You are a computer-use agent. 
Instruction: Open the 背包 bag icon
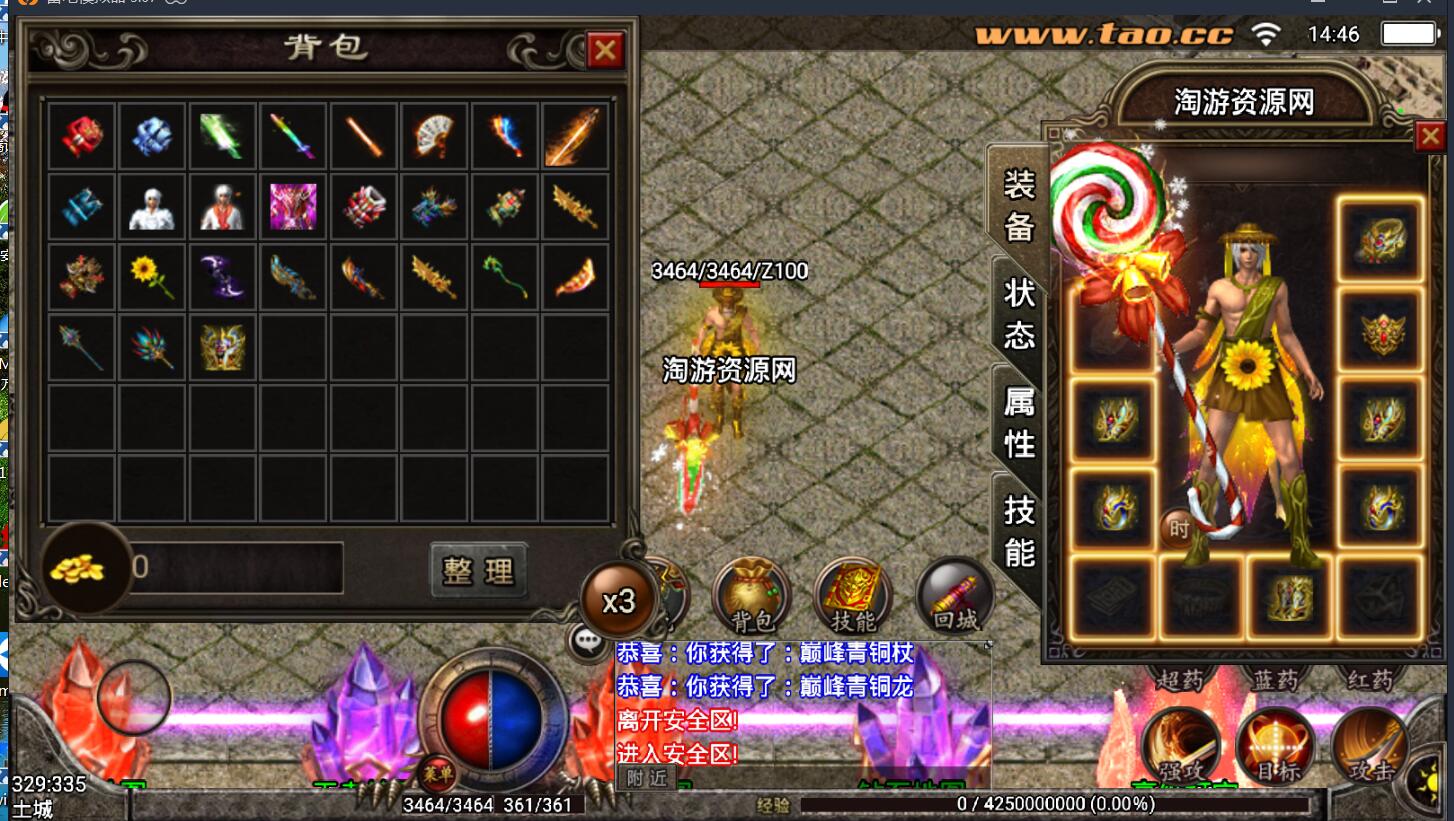tap(751, 596)
